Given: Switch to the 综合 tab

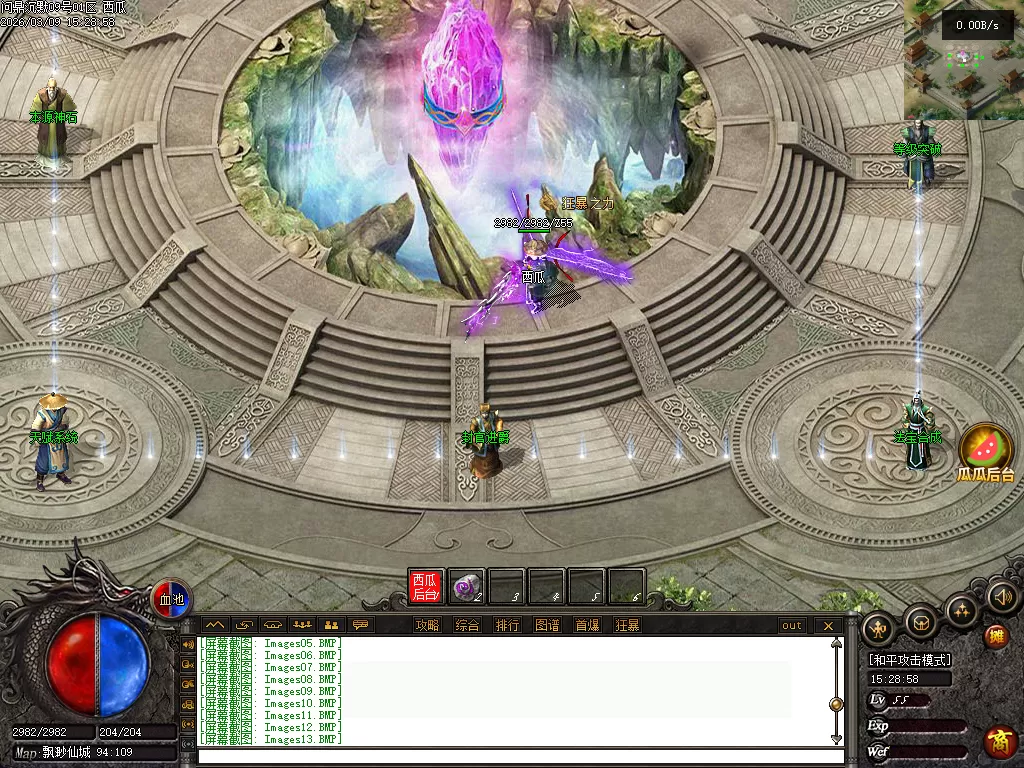Looking at the screenshot, I should click(467, 626).
